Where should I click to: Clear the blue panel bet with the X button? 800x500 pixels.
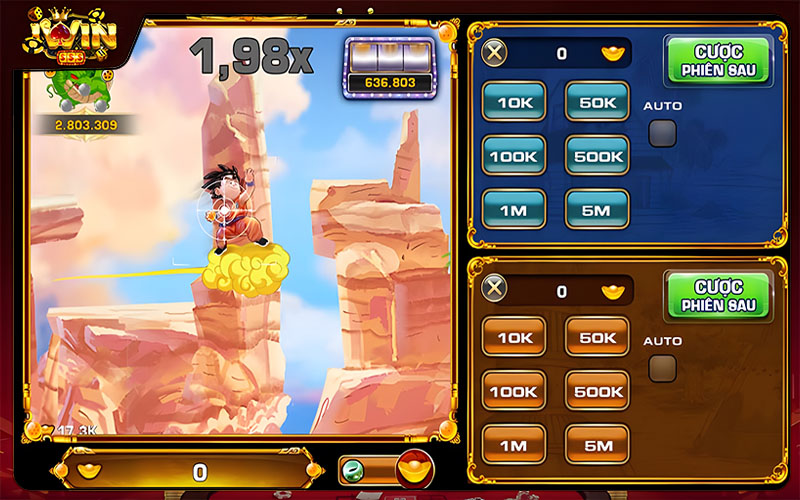pyautogui.click(x=494, y=53)
